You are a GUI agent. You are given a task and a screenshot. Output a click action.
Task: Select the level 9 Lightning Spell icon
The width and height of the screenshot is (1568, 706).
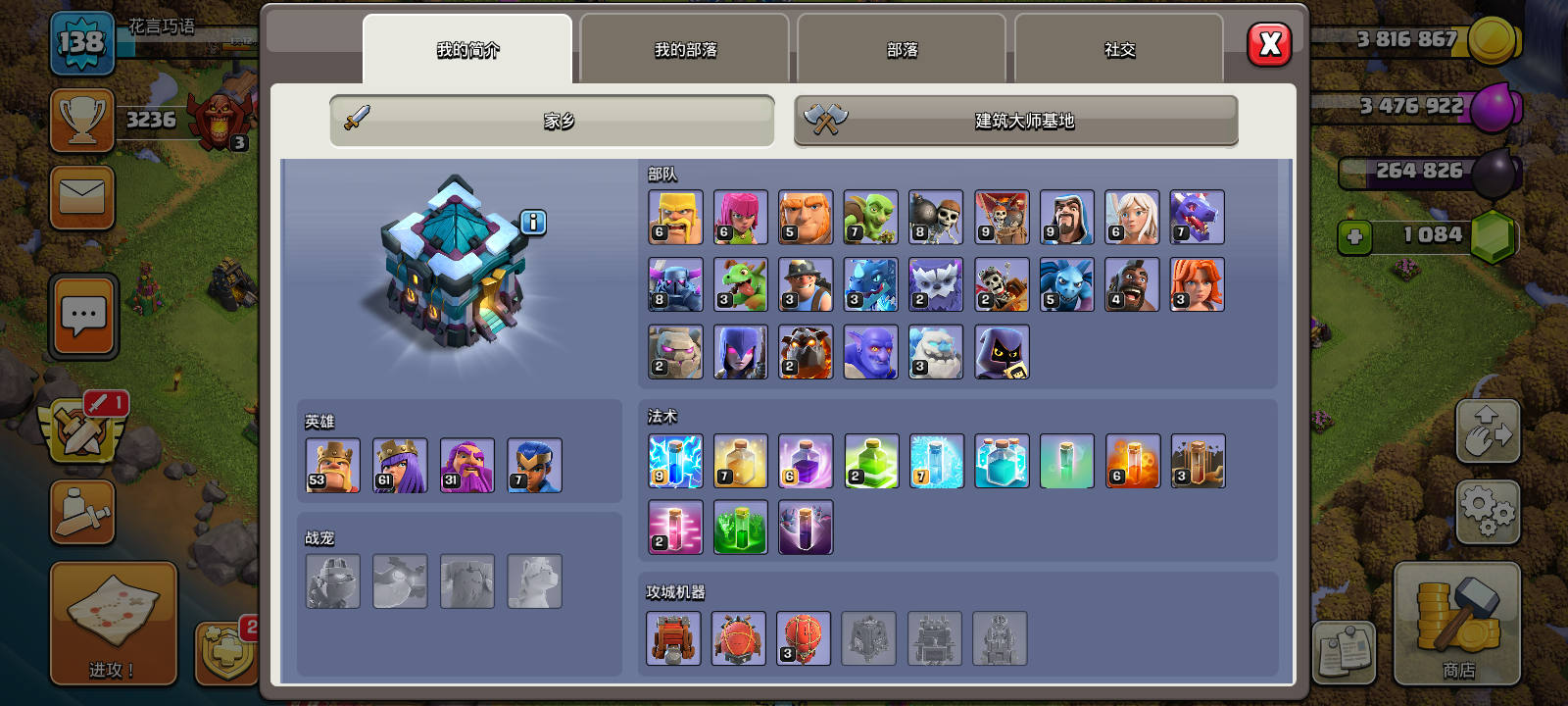[x=674, y=461]
